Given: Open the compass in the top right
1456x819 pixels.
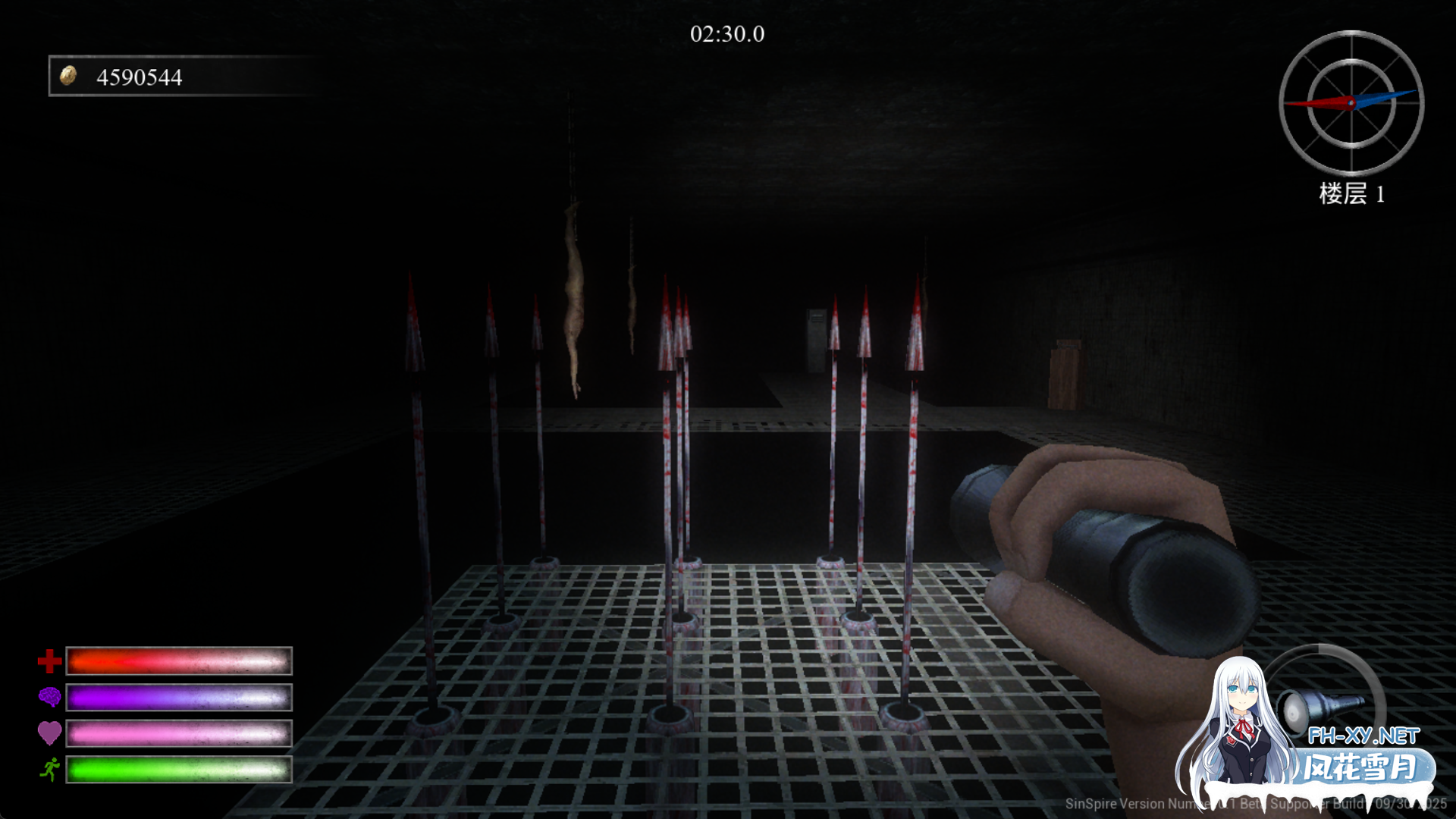Looking at the screenshot, I should coord(1351,102).
